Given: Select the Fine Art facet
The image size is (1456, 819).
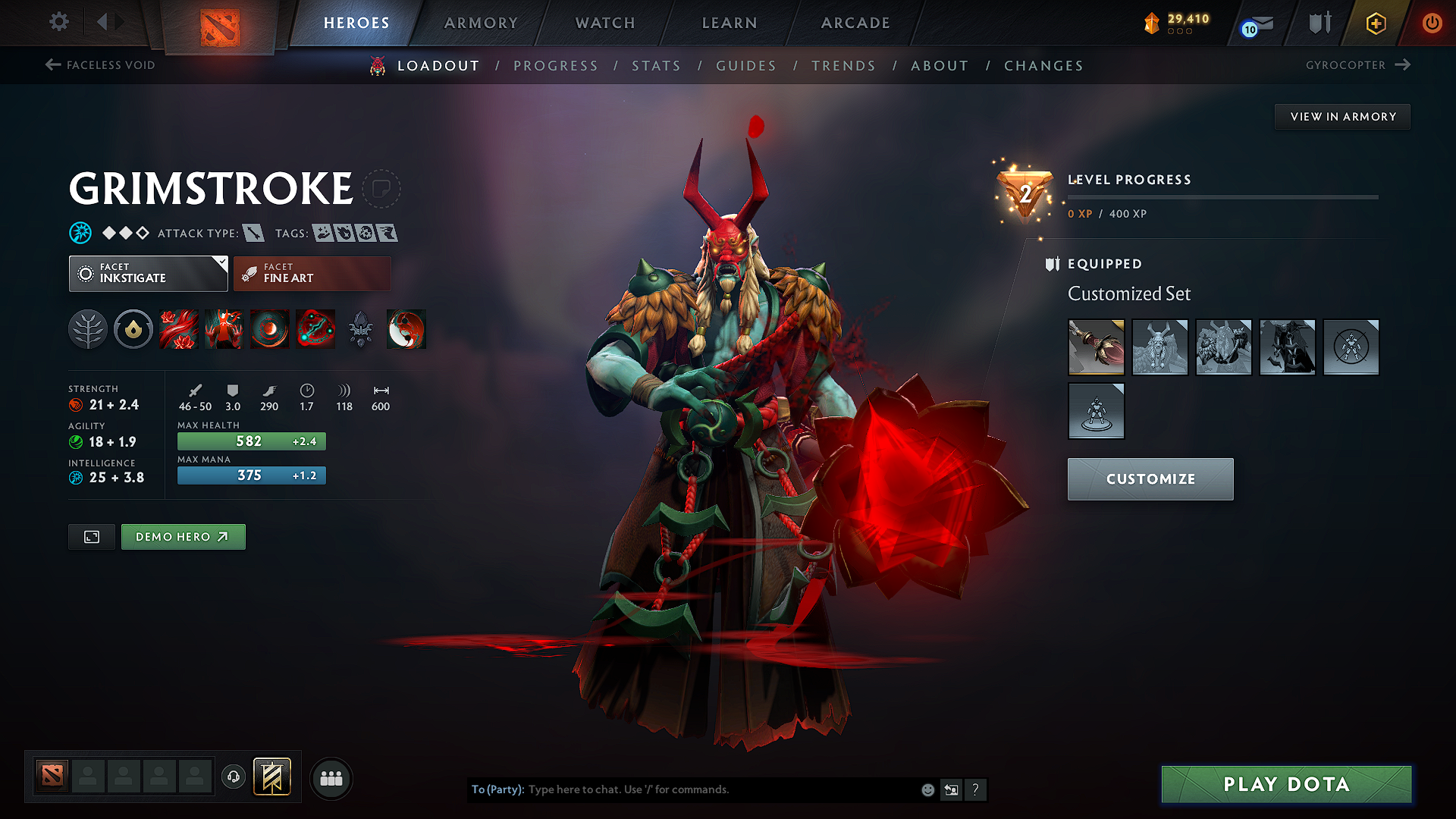Looking at the screenshot, I should [x=312, y=273].
